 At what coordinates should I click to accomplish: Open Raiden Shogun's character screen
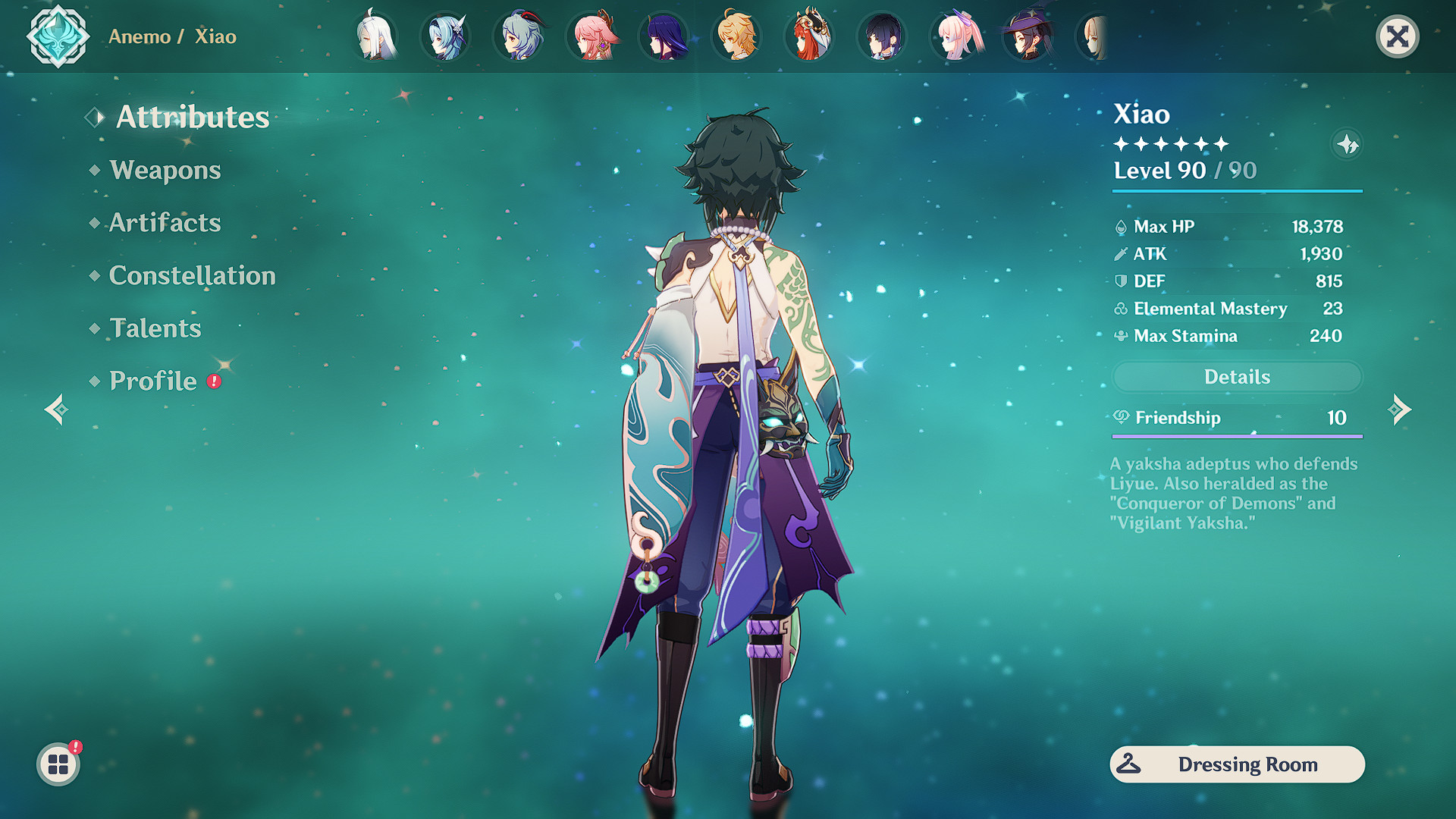click(664, 36)
